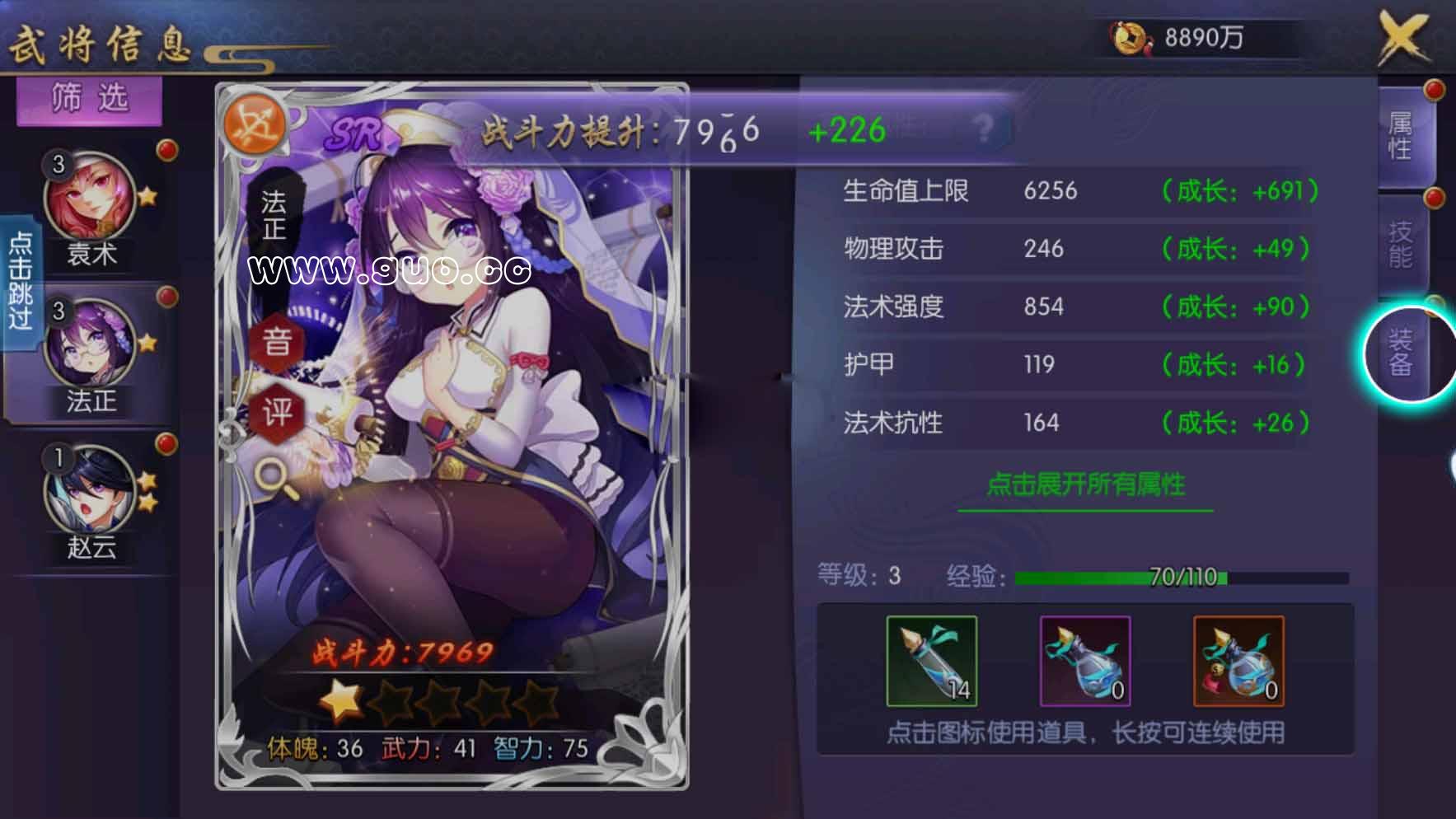Viewport: 1456px width, 819px height.
Task: Expand all attributes via 点击展开所有属性 link
Action: [x=1088, y=486]
